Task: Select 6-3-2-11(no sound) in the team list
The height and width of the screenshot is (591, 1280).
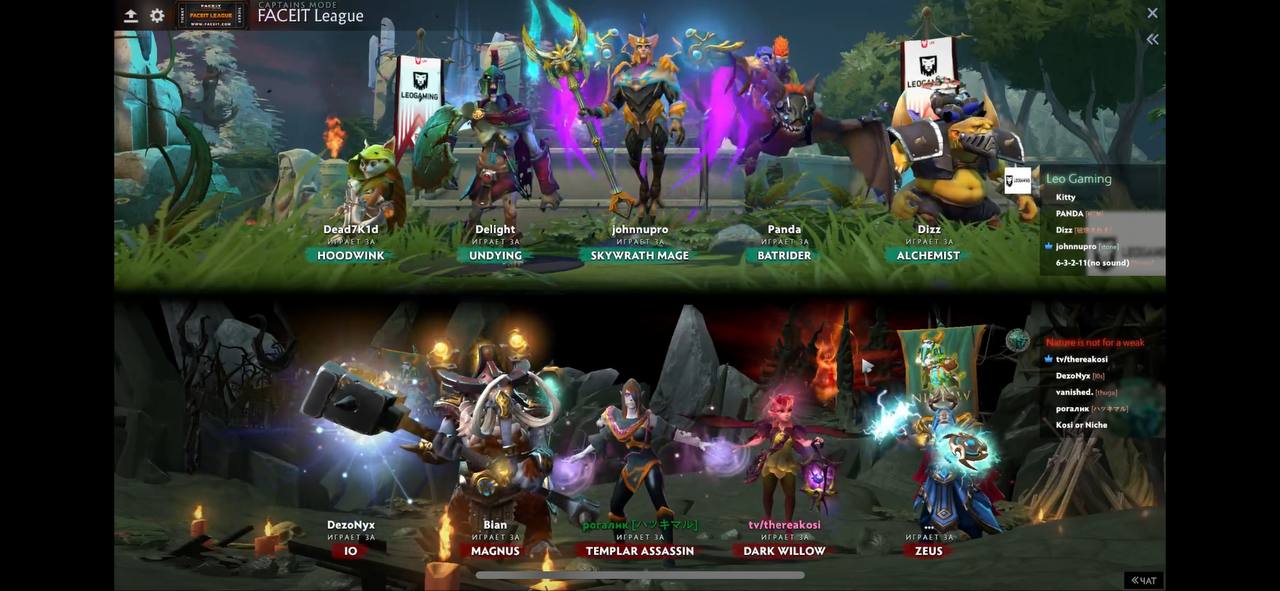Action: (1092, 263)
